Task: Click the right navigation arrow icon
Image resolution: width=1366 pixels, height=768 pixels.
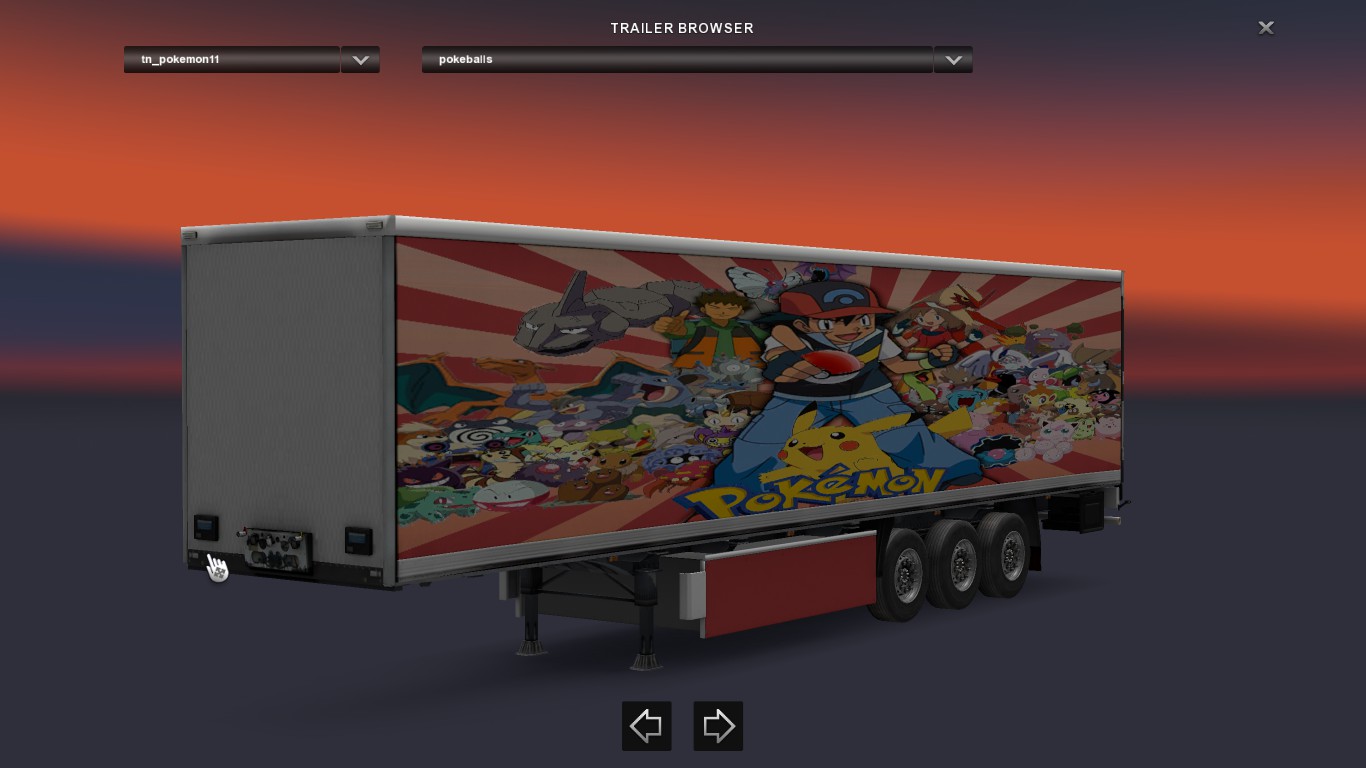Action: pyautogui.click(x=718, y=726)
